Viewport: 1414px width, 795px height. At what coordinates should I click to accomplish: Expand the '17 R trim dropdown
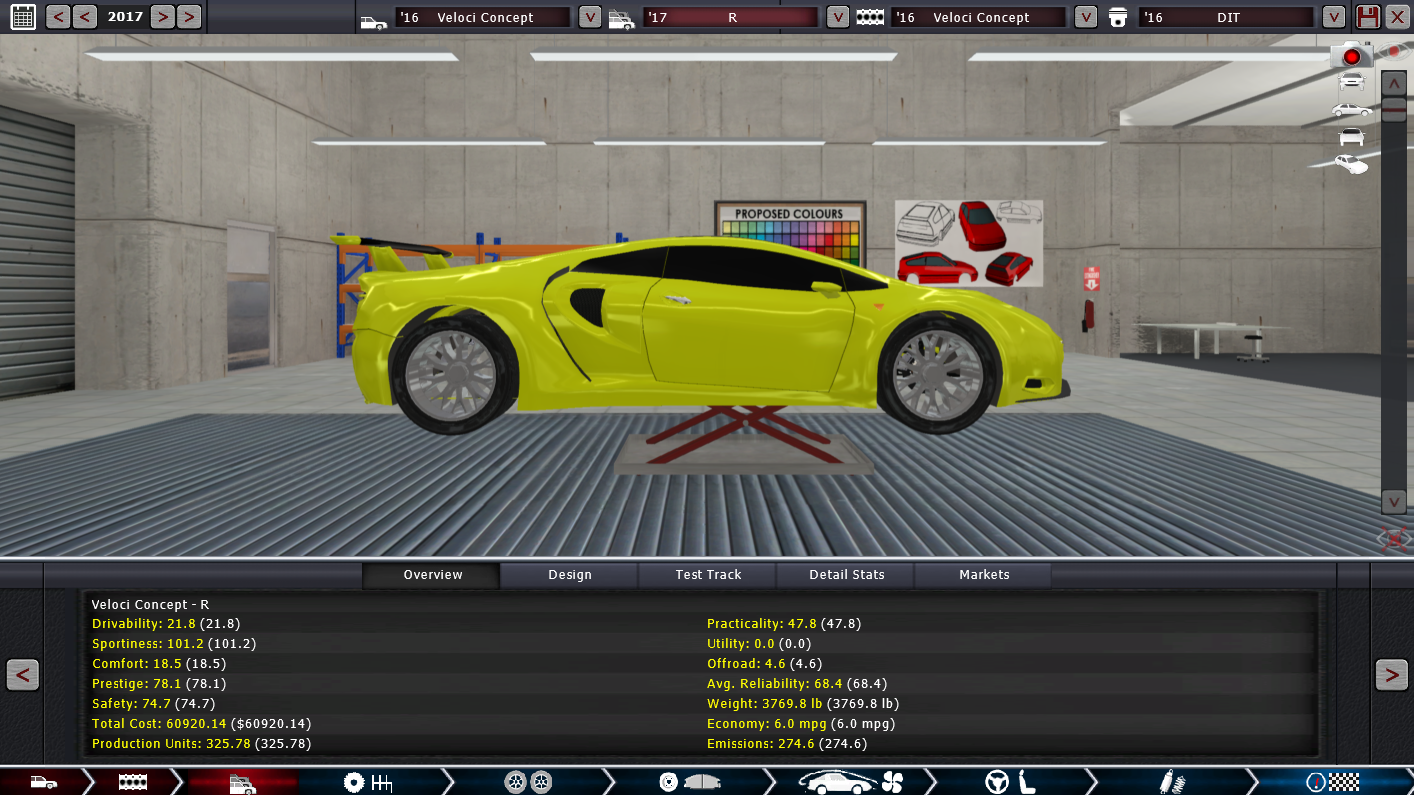838,17
